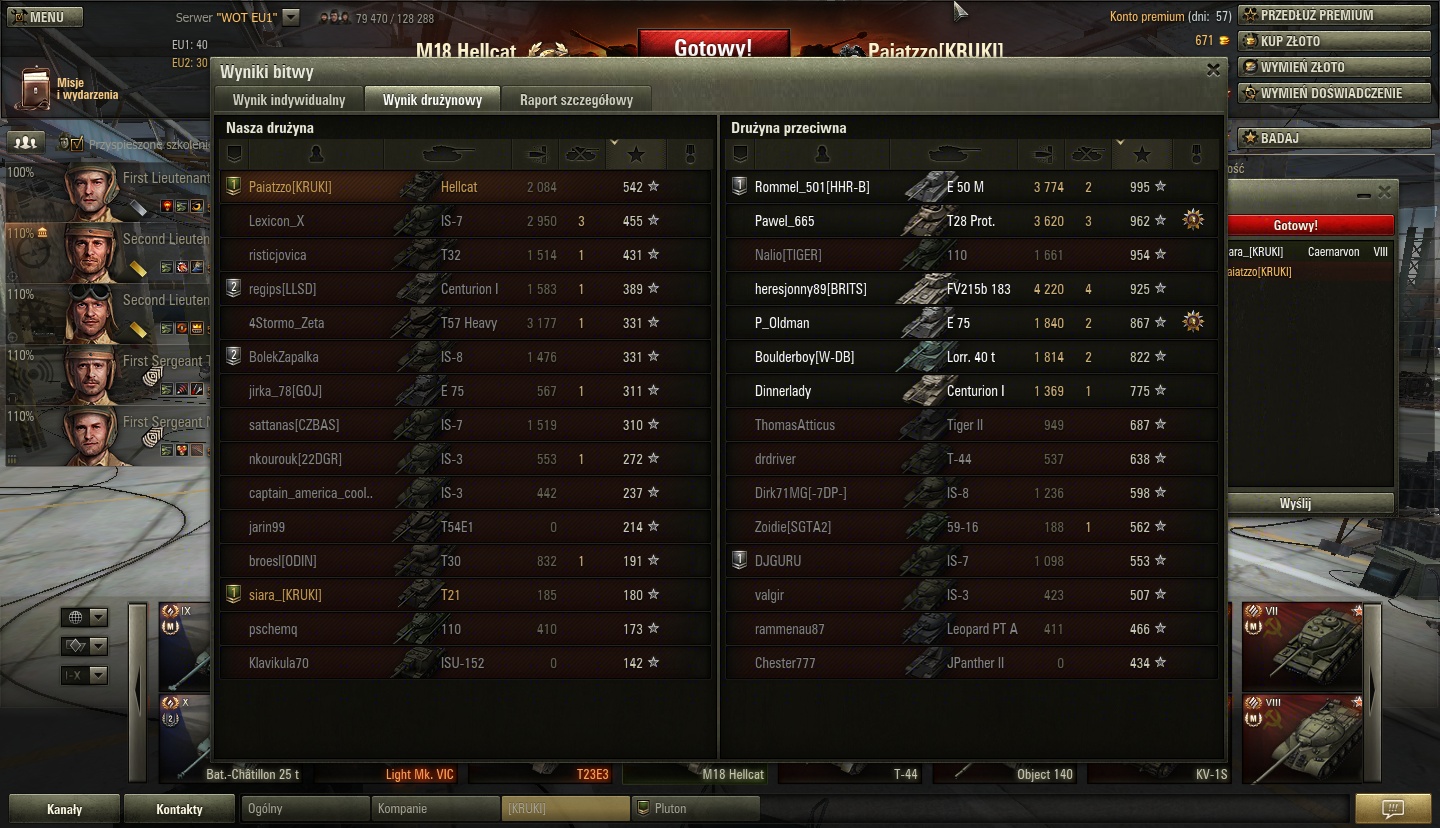
Task: Open the Kanały channels button
Action: tap(65, 809)
